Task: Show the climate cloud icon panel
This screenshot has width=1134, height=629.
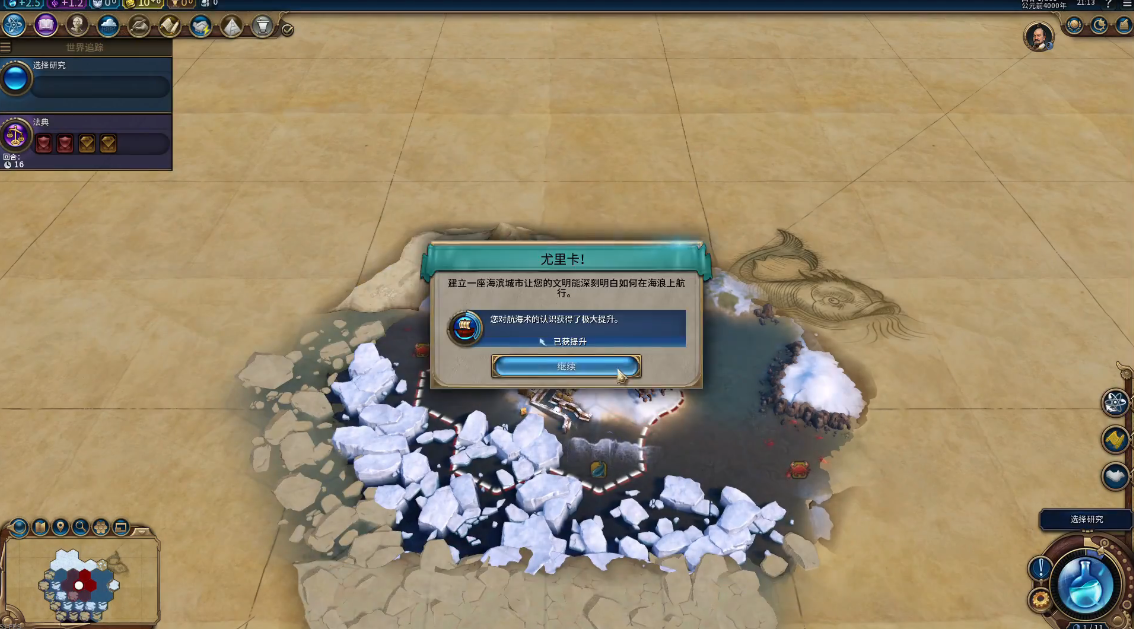Action: pyautogui.click(x=108, y=25)
